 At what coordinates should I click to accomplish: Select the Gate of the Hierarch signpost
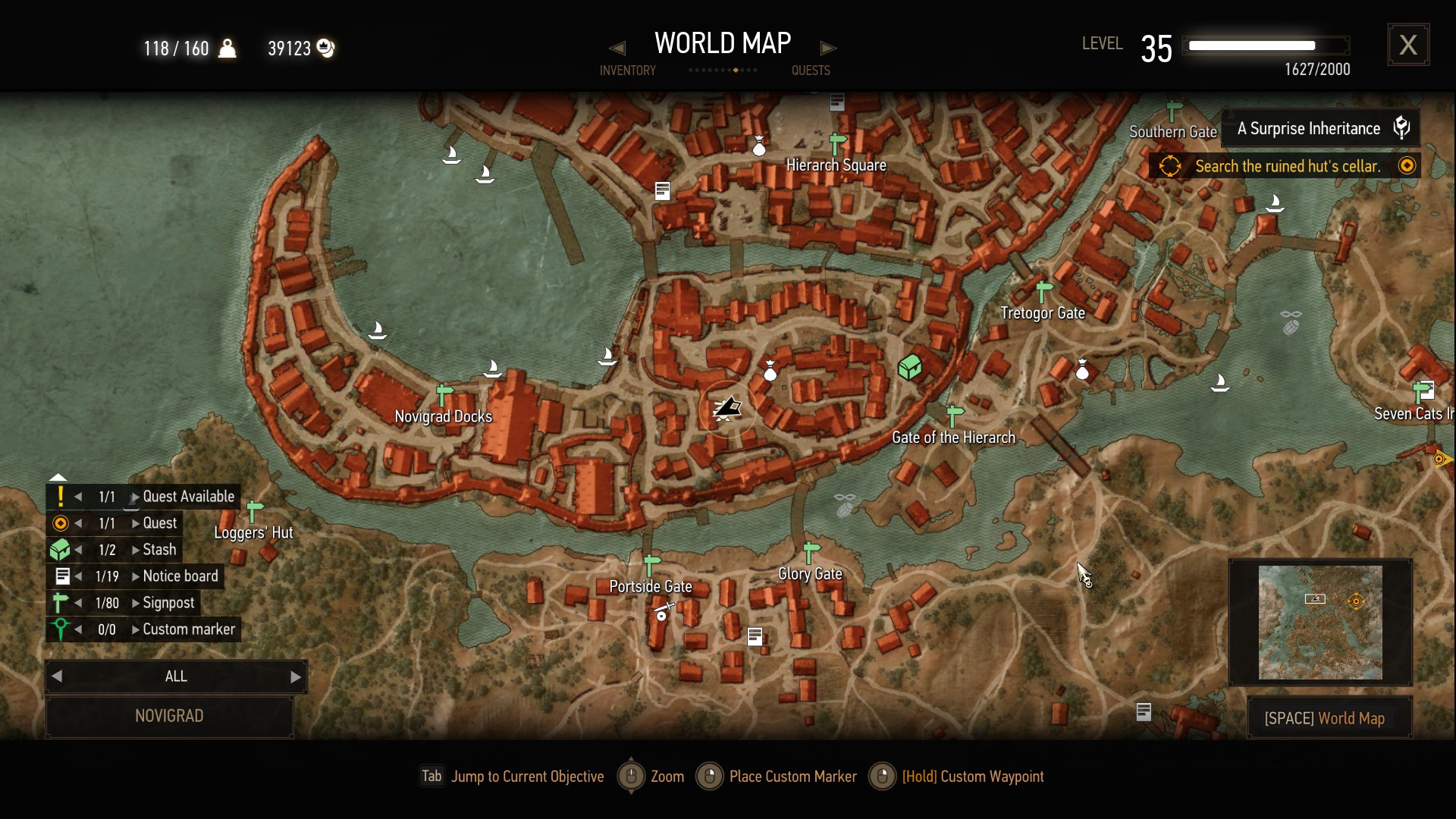click(x=955, y=416)
